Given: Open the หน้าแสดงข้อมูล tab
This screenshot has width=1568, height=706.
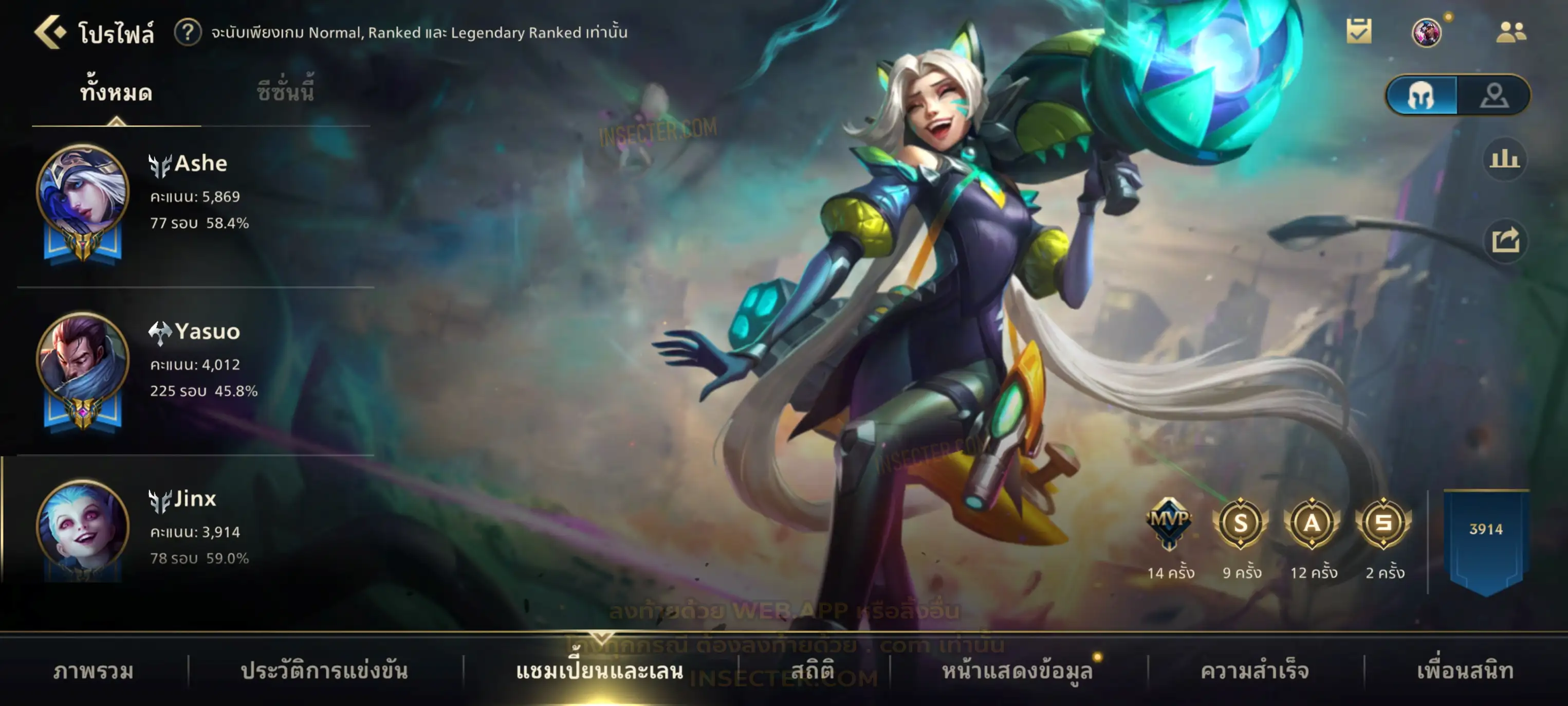Looking at the screenshot, I should tap(1017, 671).
